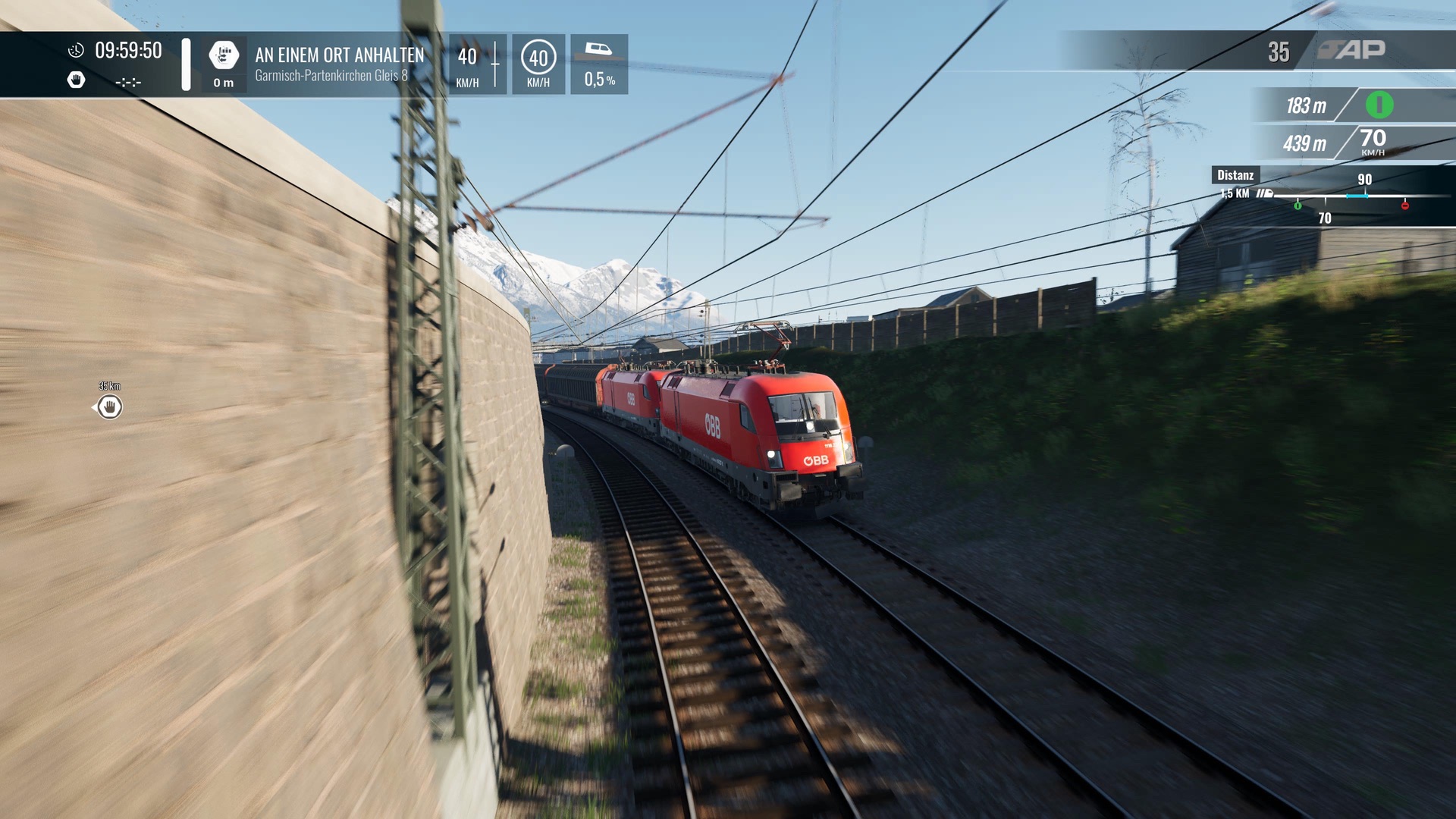Select the stop-at-location objective icon

pyautogui.click(x=224, y=55)
